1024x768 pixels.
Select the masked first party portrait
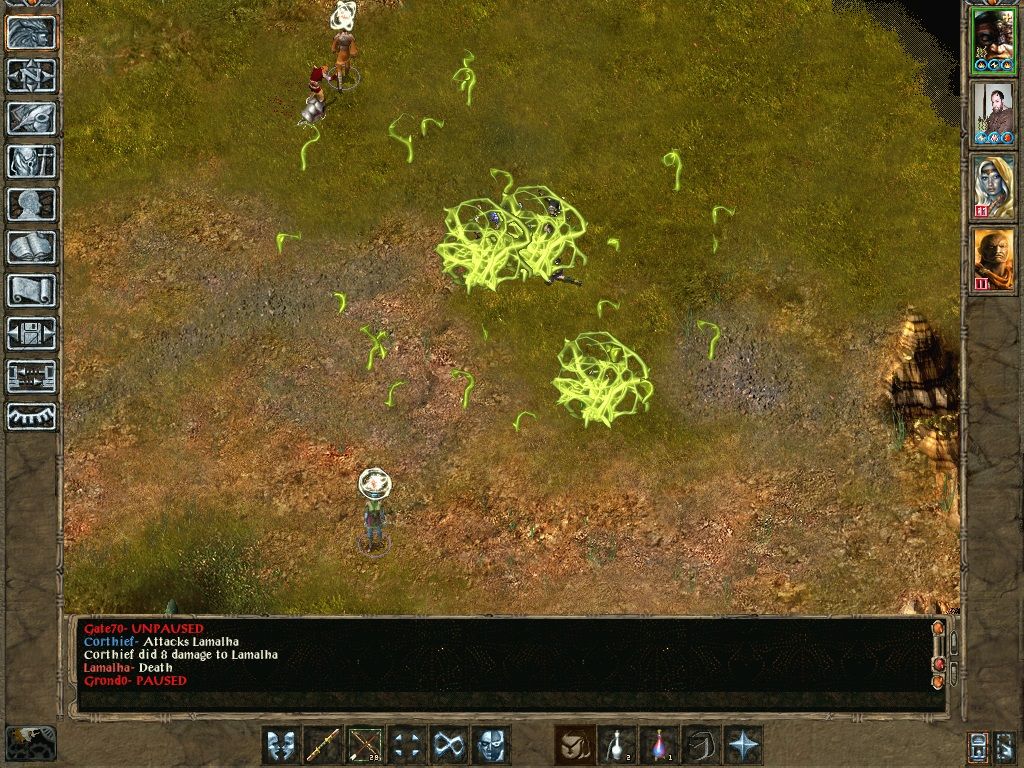click(993, 41)
